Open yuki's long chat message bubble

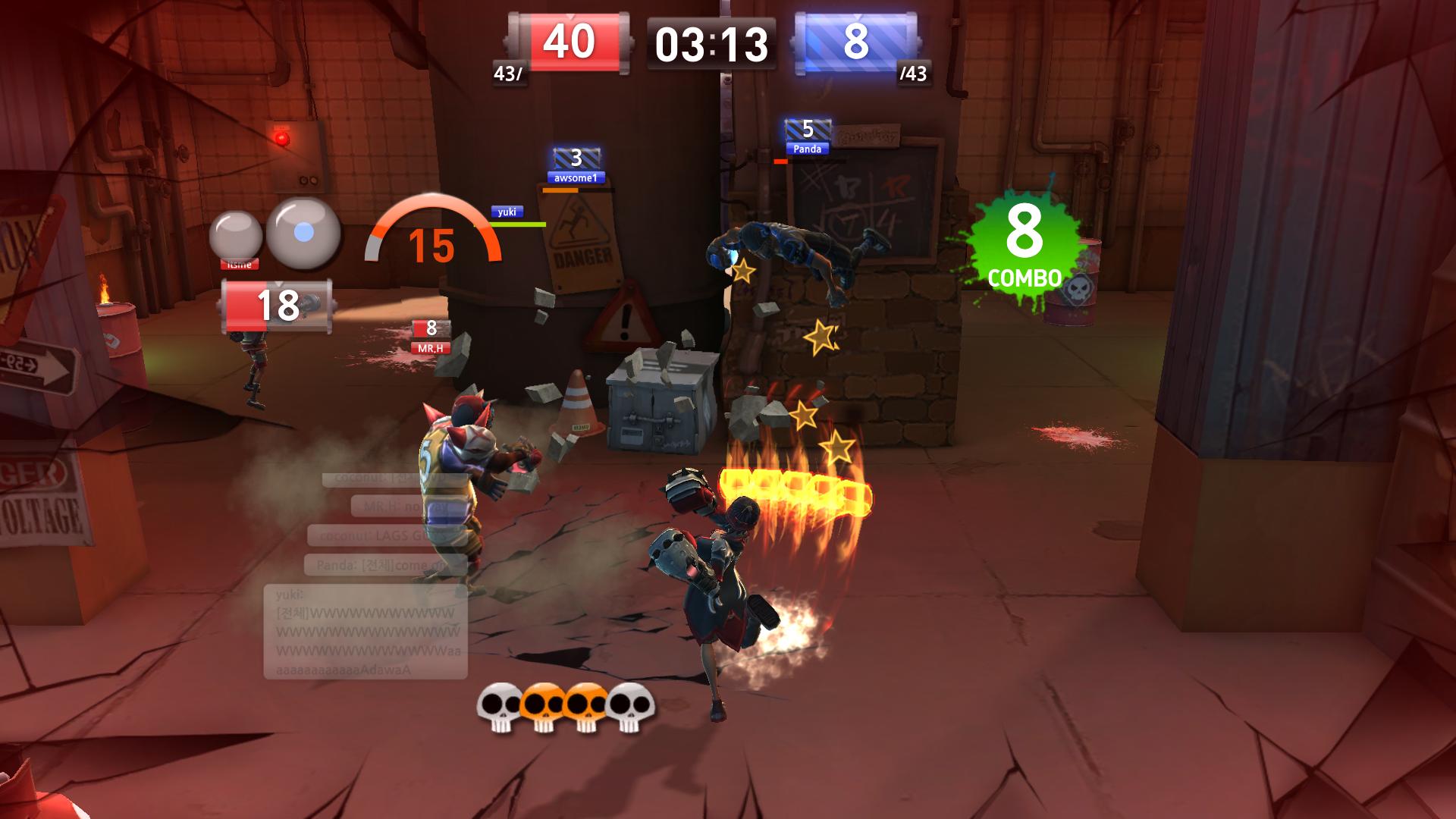[x=365, y=632]
